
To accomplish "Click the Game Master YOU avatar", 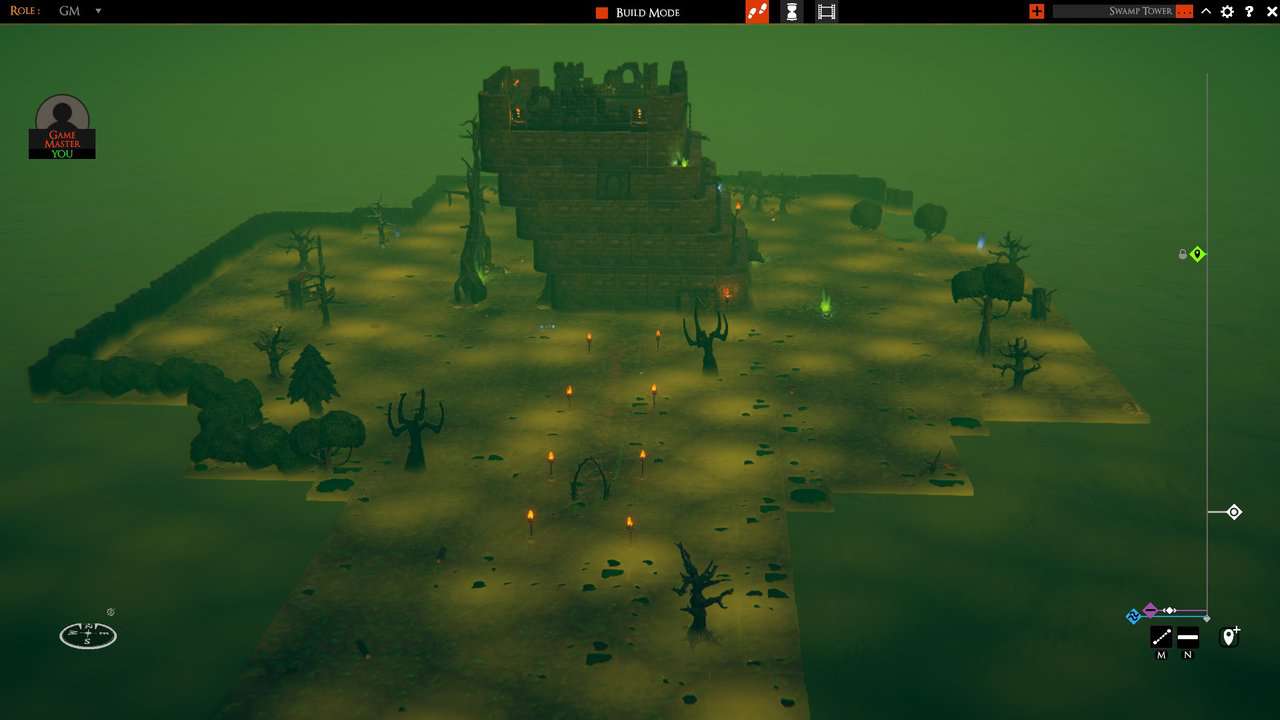I will (x=62, y=125).
